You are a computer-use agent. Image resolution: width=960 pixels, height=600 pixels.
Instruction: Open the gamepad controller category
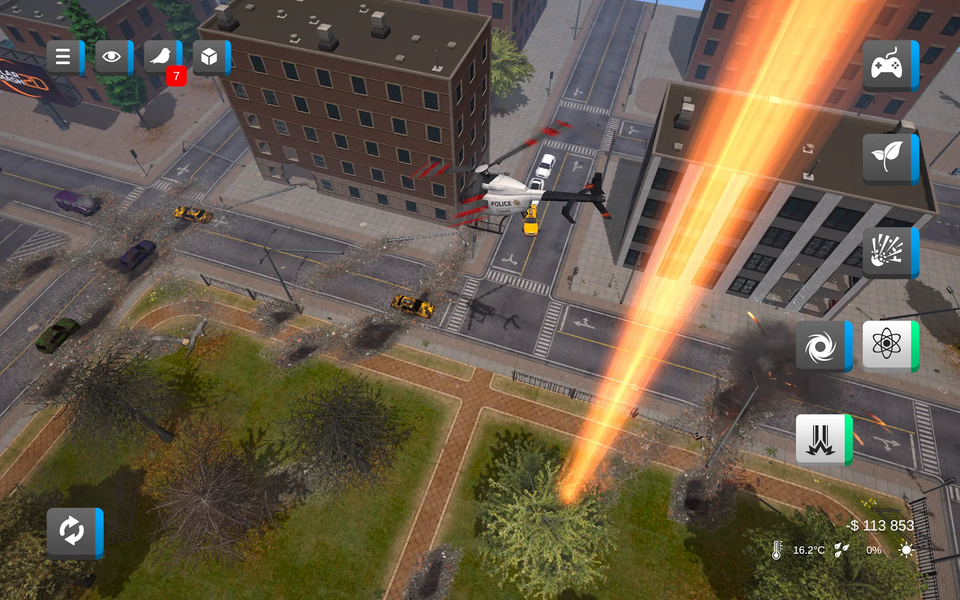[x=888, y=66]
